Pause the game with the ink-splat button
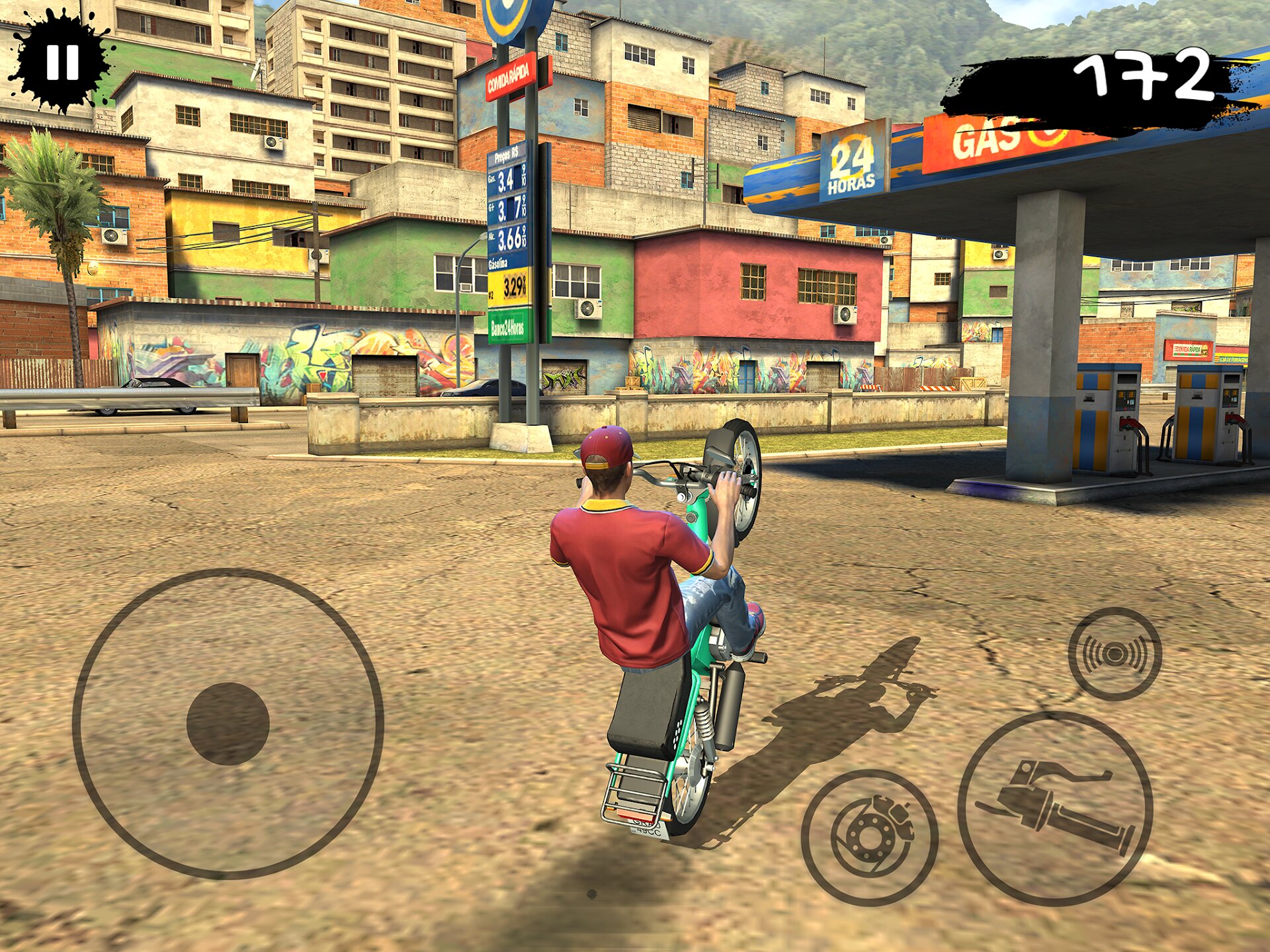This screenshot has height=952, width=1270. 62,61
